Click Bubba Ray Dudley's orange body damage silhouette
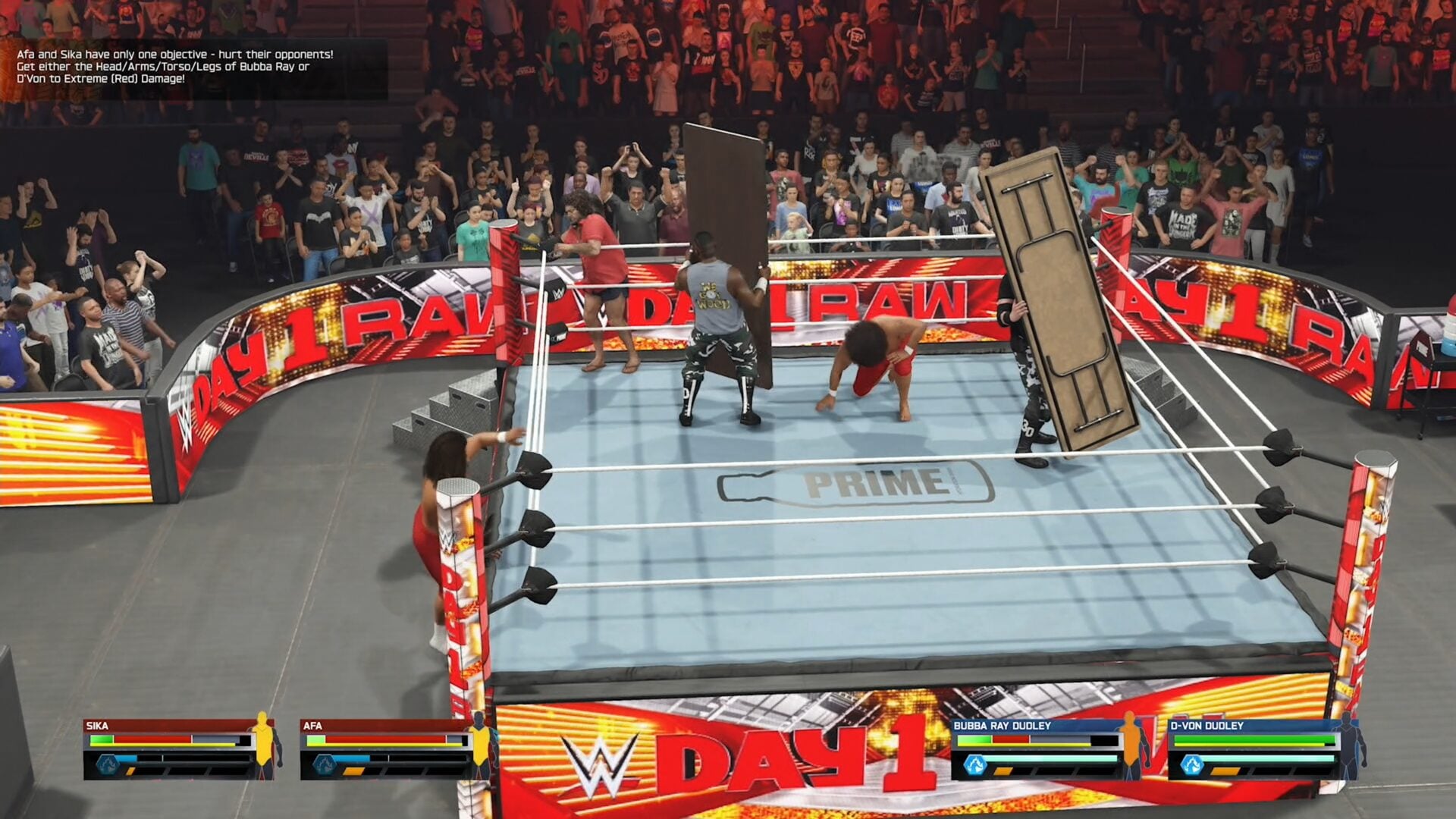The width and height of the screenshot is (1456, 819). click(1131, 745)
